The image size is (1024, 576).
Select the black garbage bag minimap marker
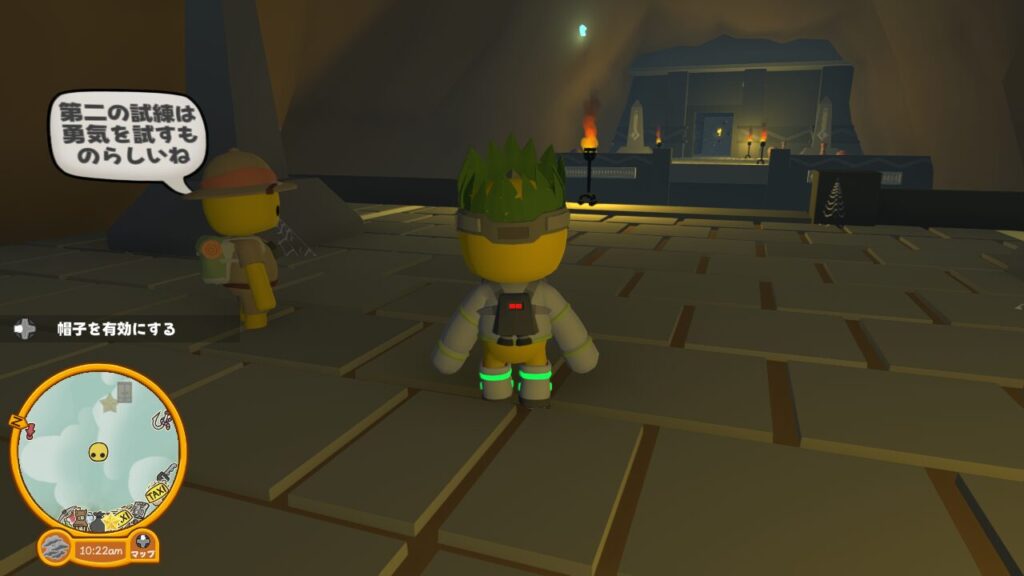coord(98,522)
